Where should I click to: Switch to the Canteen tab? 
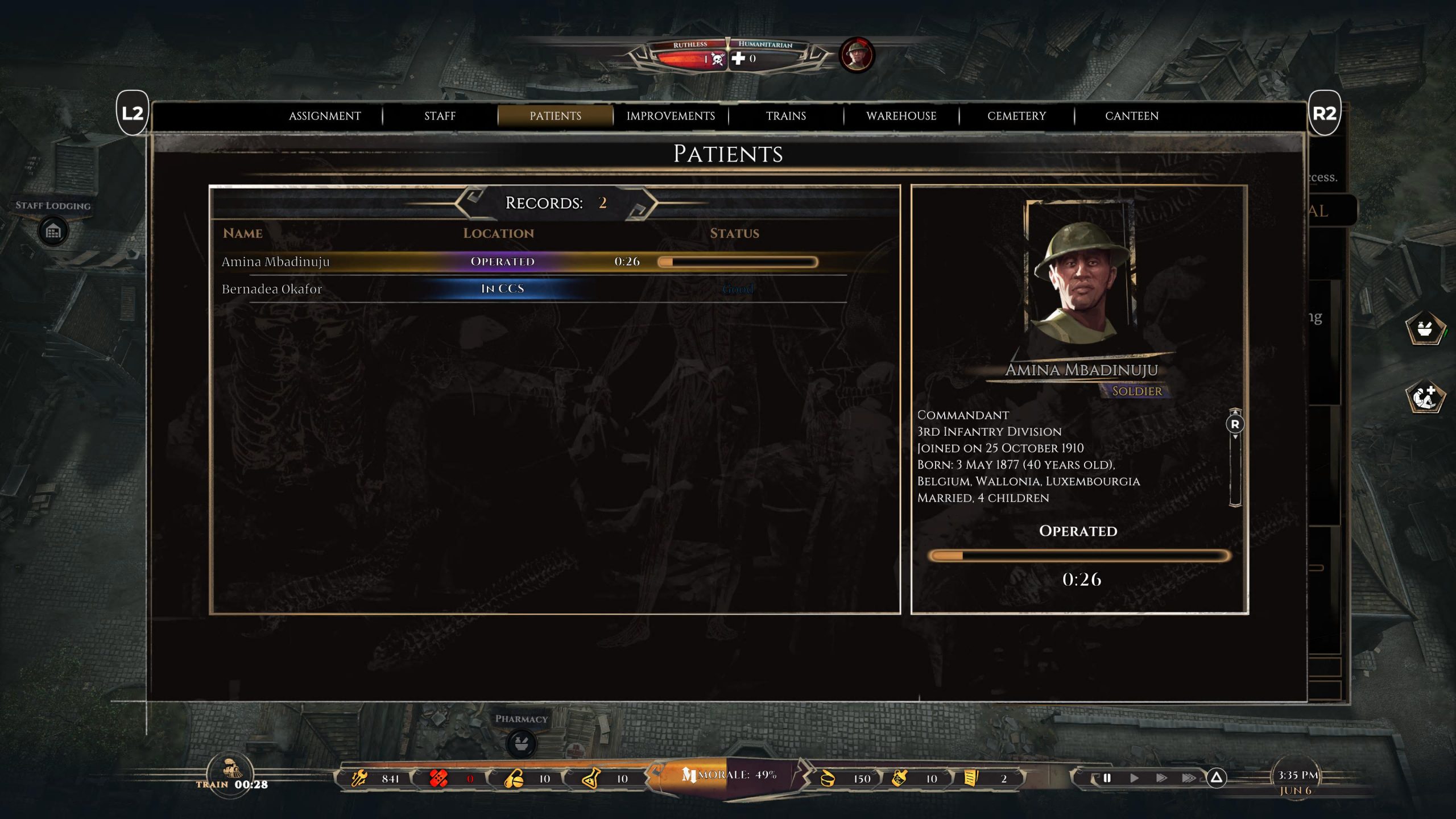[x=1131, y=116]
